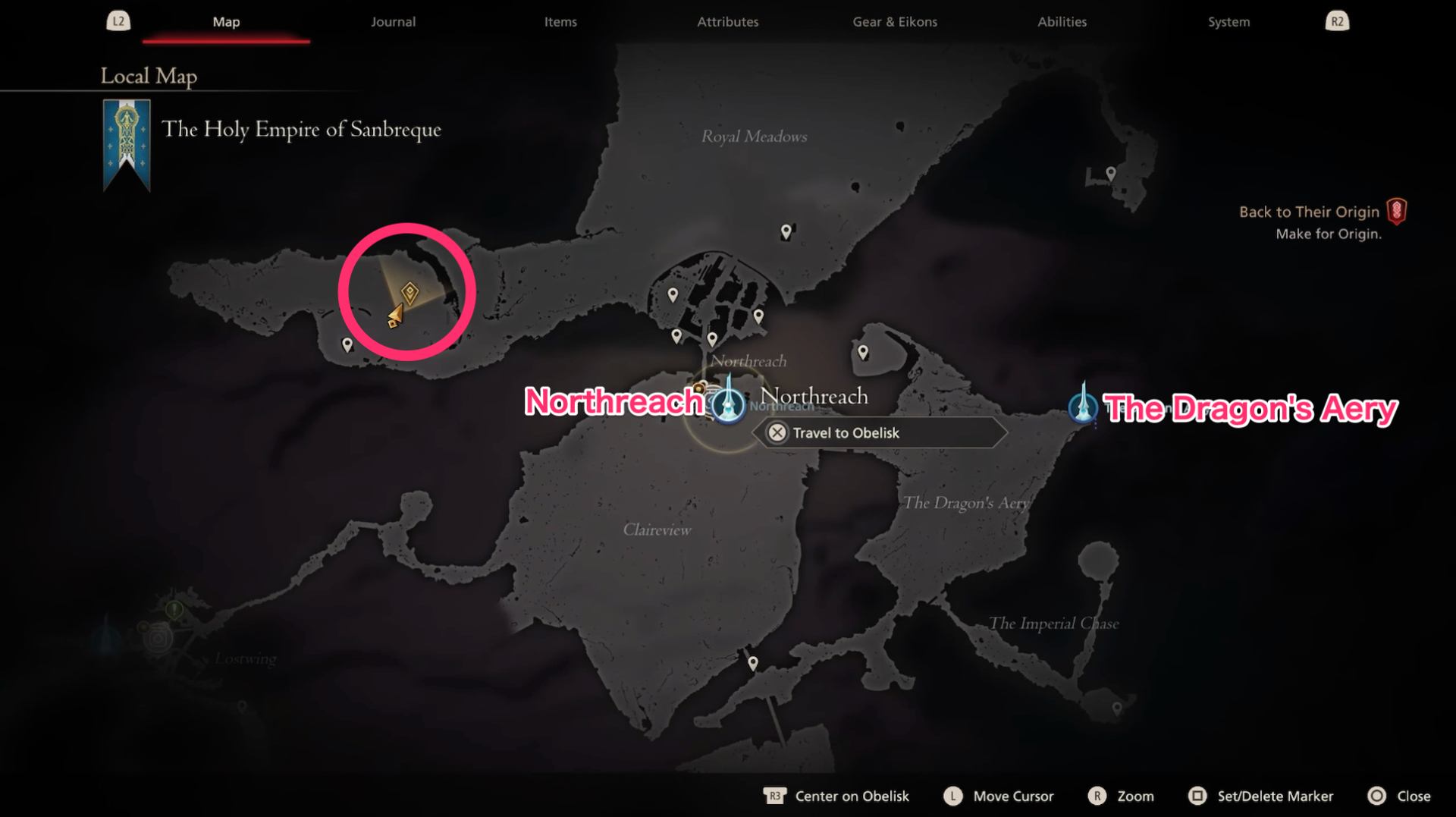Open the Attributes screen

[x=727, y=22]
